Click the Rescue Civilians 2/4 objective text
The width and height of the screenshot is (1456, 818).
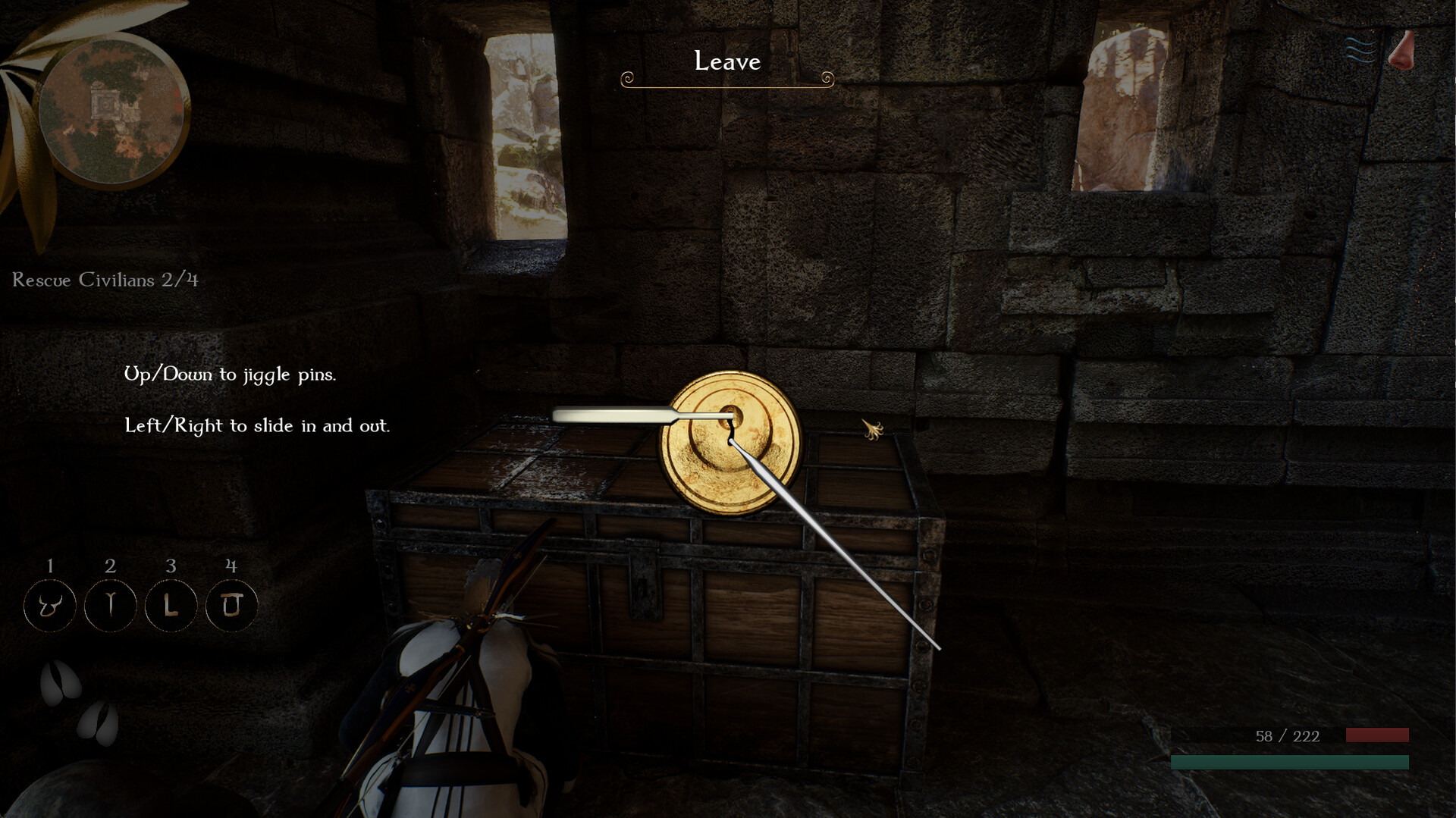[105, 281]
